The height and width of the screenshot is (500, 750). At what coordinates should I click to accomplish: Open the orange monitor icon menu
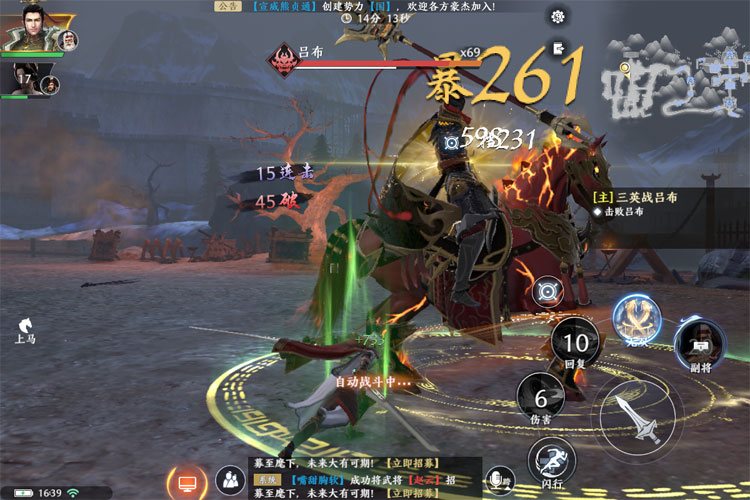pyautogui.click(x=186, y=481)
